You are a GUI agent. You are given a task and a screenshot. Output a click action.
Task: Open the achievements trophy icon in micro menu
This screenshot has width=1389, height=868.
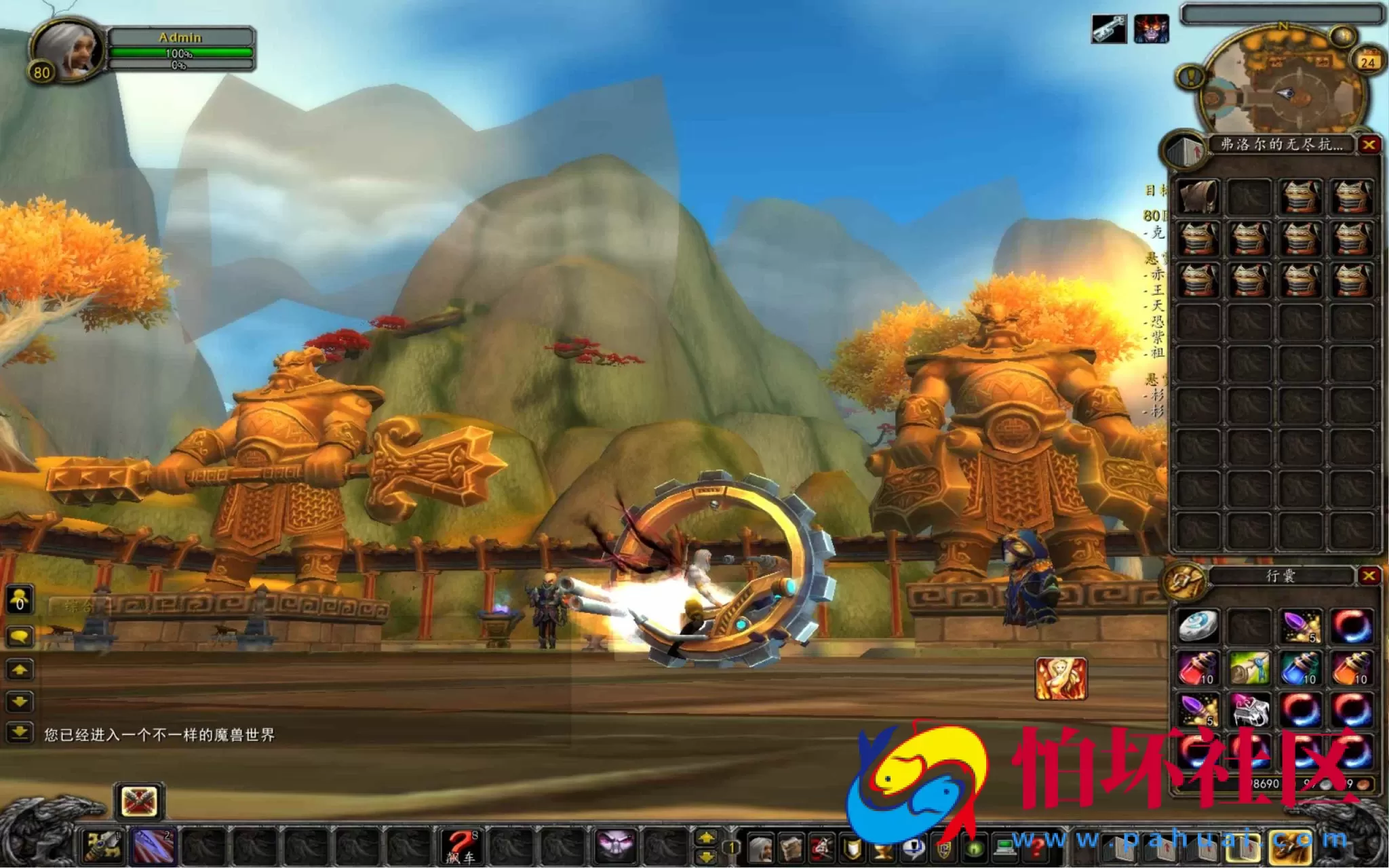click(x=882, y=849)
